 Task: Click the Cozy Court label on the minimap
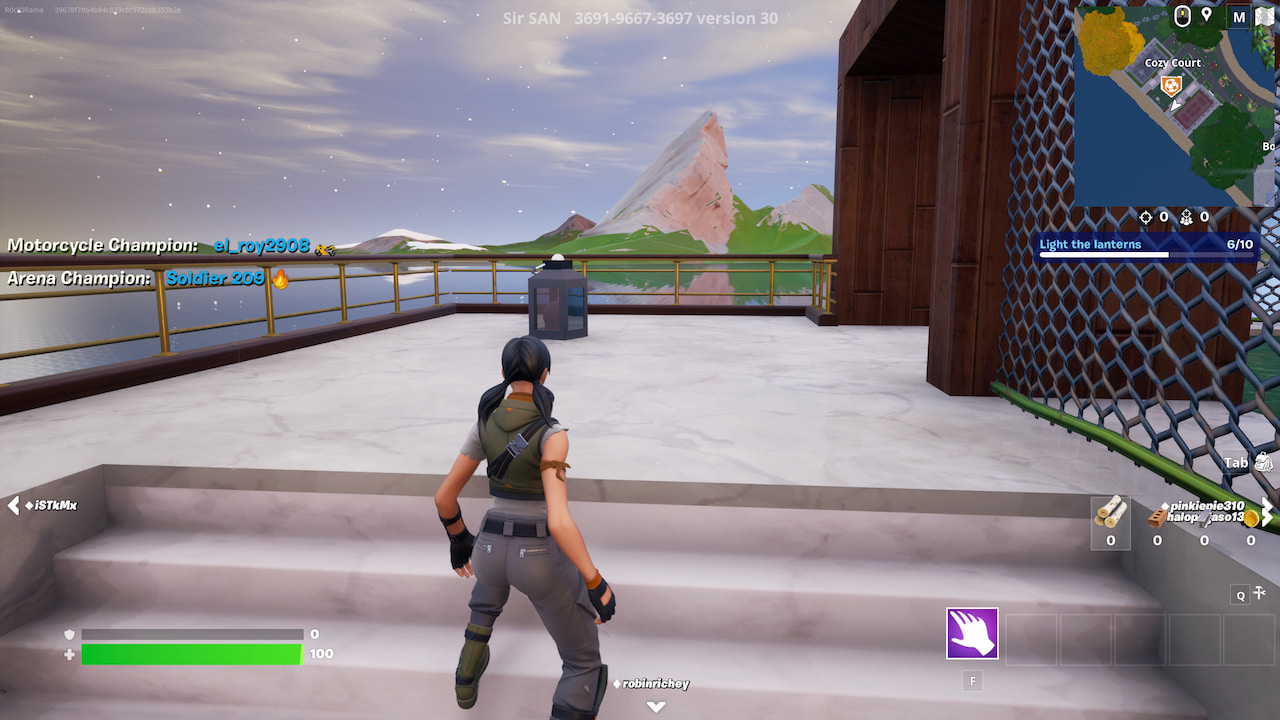click(x=1173, y=63)
